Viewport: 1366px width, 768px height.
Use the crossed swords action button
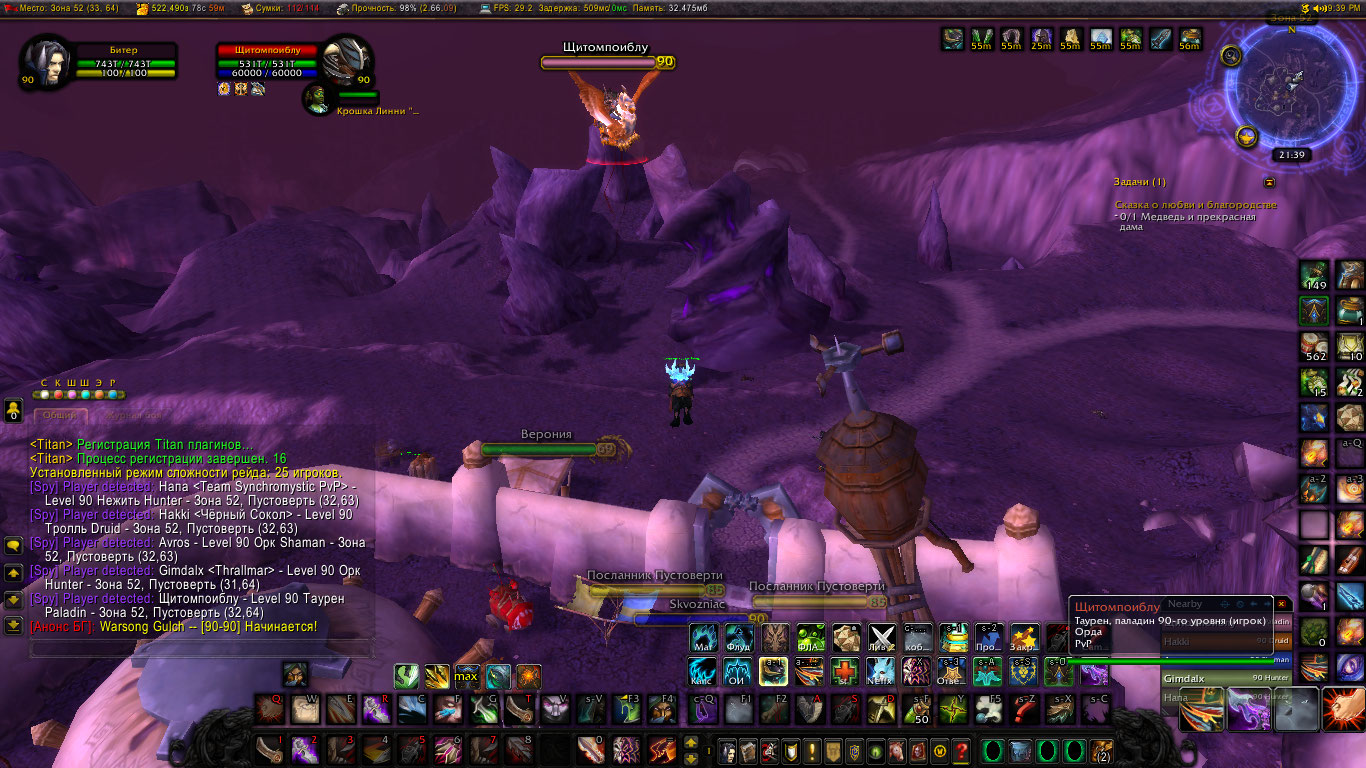coord(881,637)
